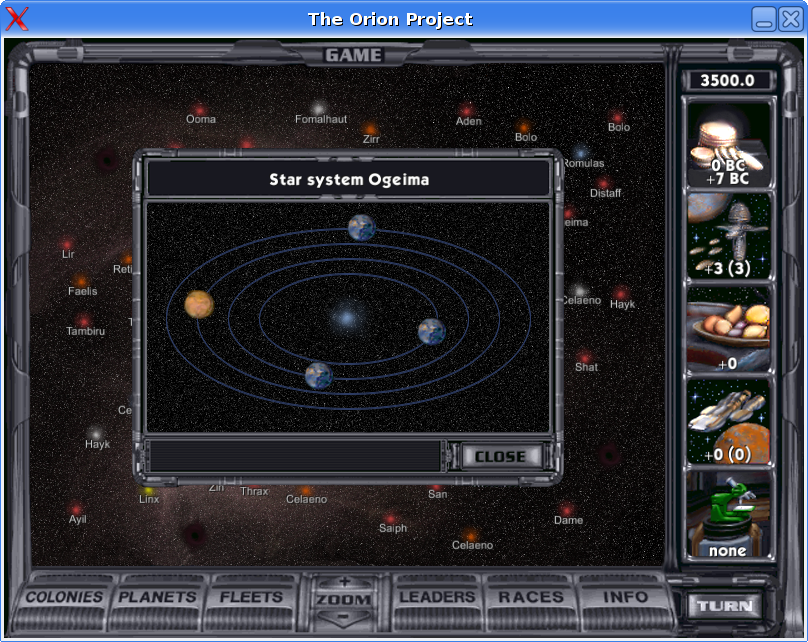Screen dimensions: 808x642
Task: Select the orange planet in Ogeima system
Action: click(199, 303)
